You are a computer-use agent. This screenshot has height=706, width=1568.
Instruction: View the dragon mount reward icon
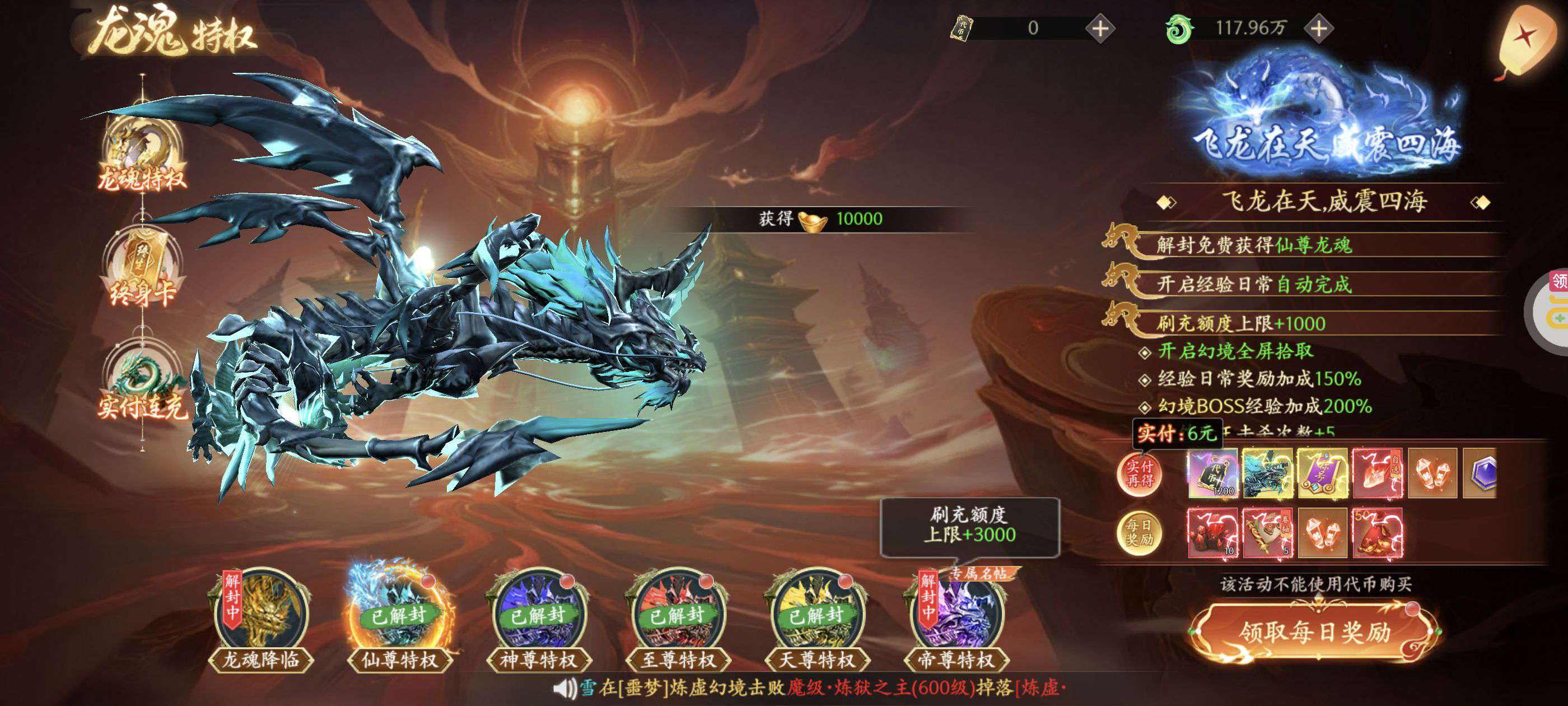(x=1267, y=473)
